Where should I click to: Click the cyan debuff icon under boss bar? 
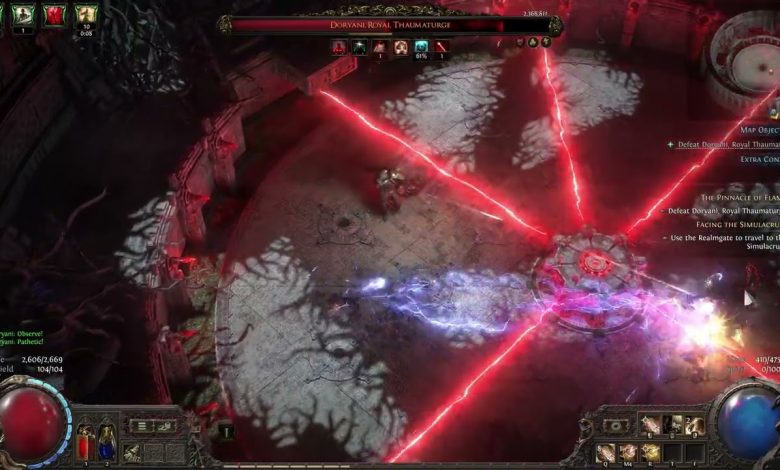421,46
